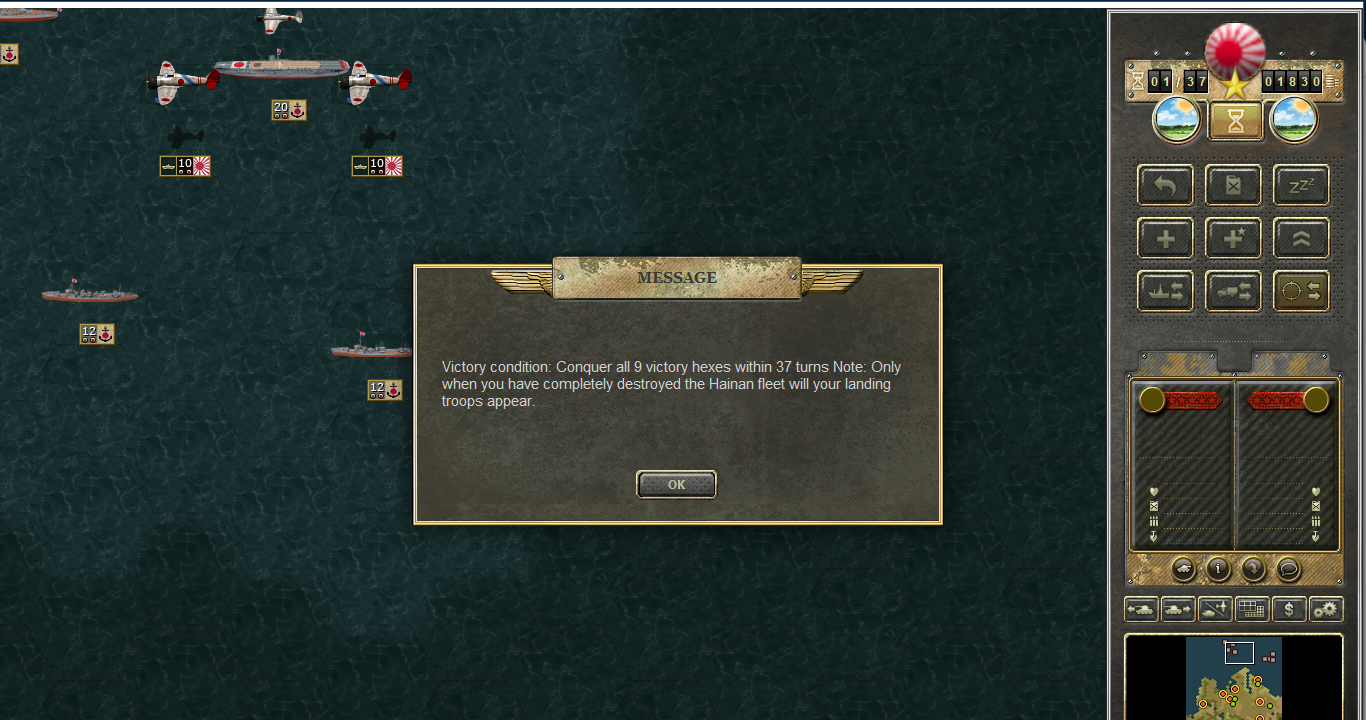The height and width of the screenshot is (720, 1366).
Task: Click the double chevron upgrade button
Action: (1301, 238)
